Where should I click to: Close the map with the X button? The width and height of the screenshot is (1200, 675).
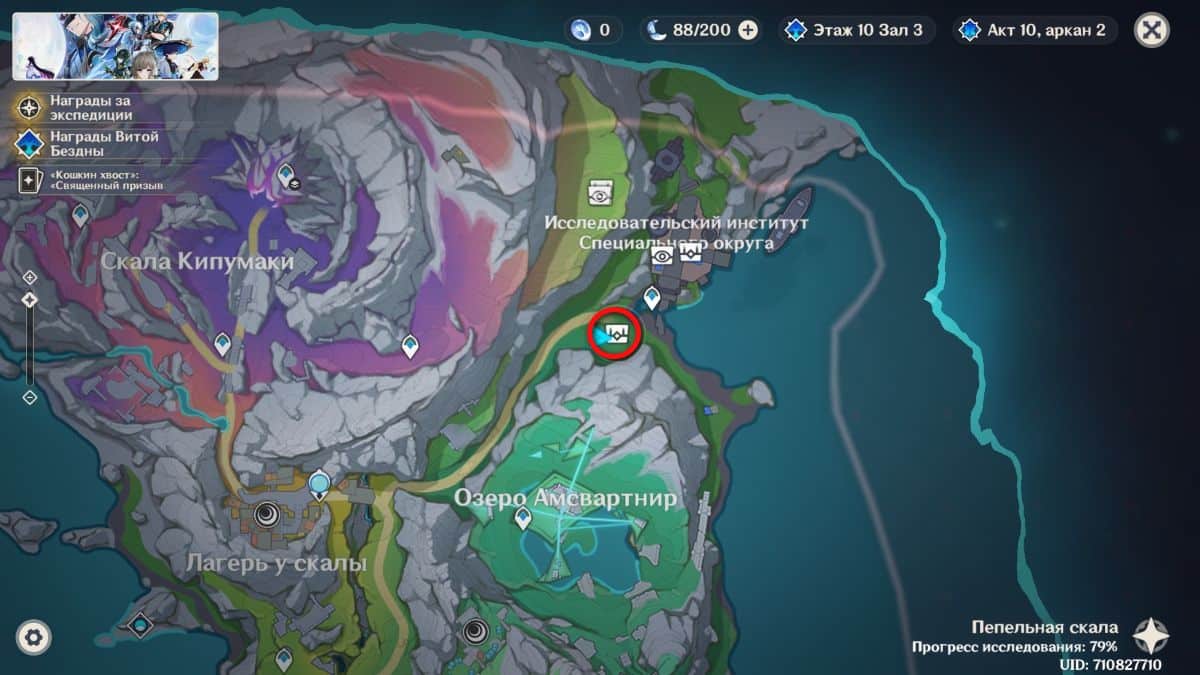tap(1152, 30)
